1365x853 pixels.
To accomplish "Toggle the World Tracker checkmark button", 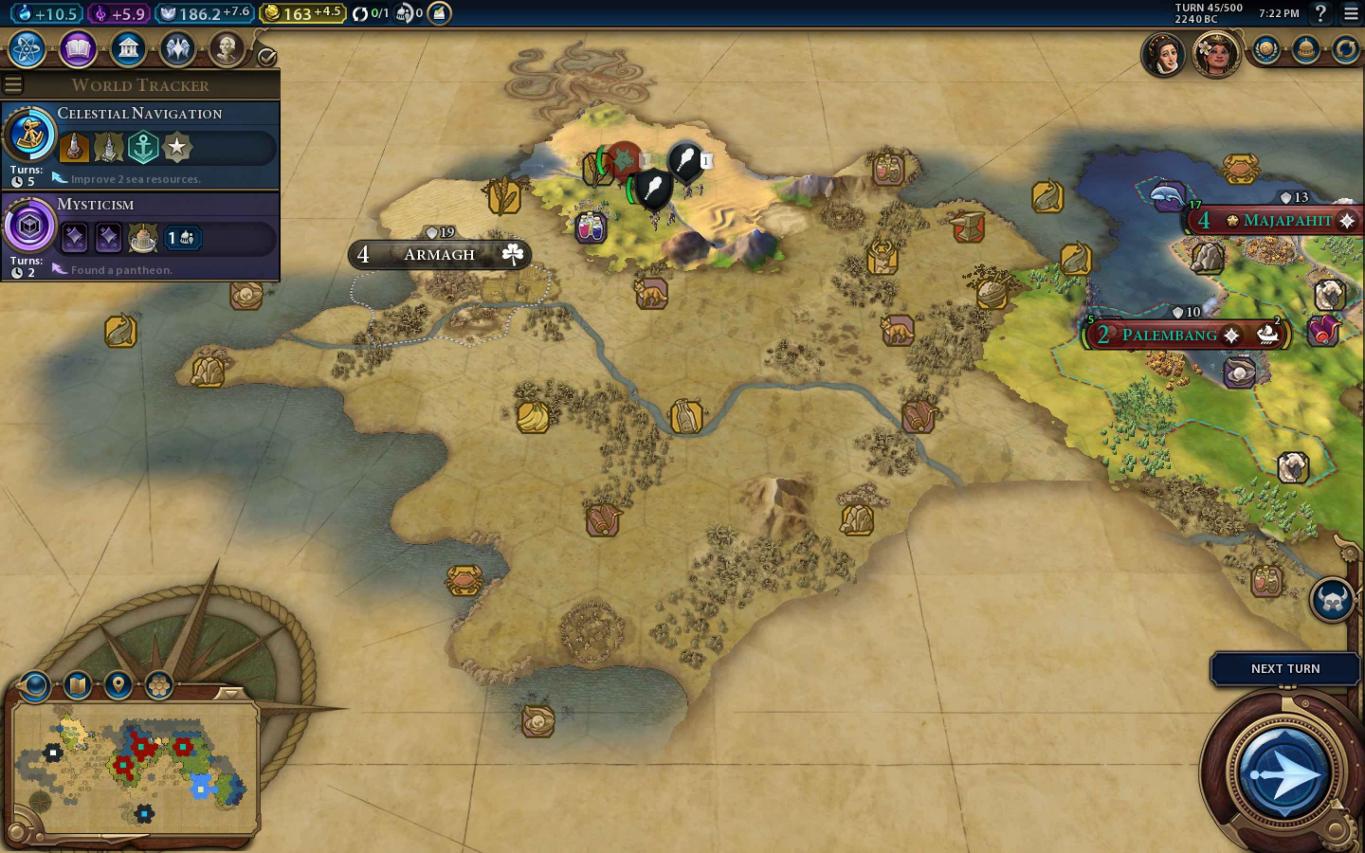I will pyautogui.click(x=267, y=57).
